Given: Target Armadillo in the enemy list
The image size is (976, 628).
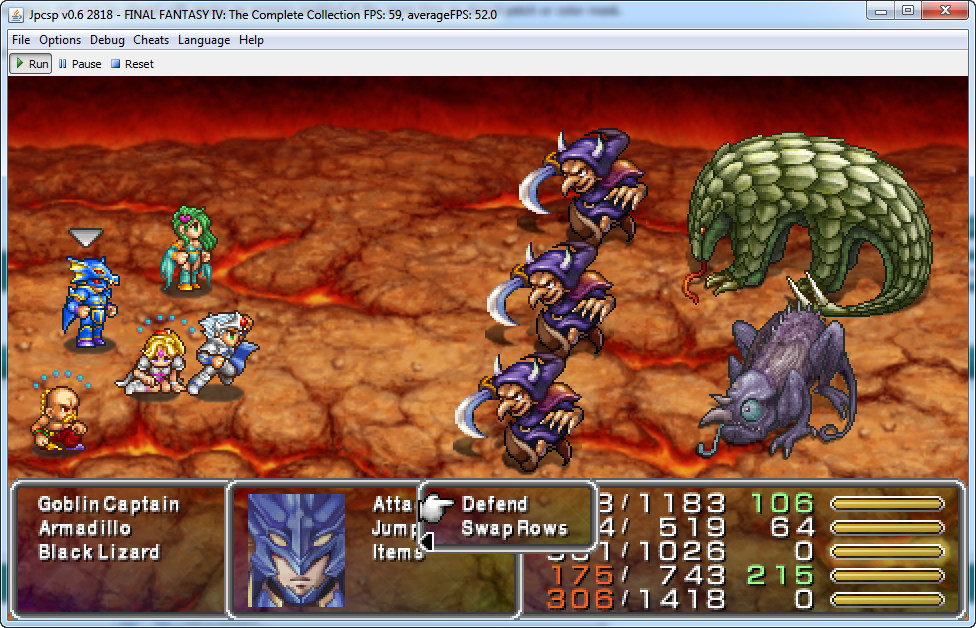Looking at the screenshot, I should point(85,528).
